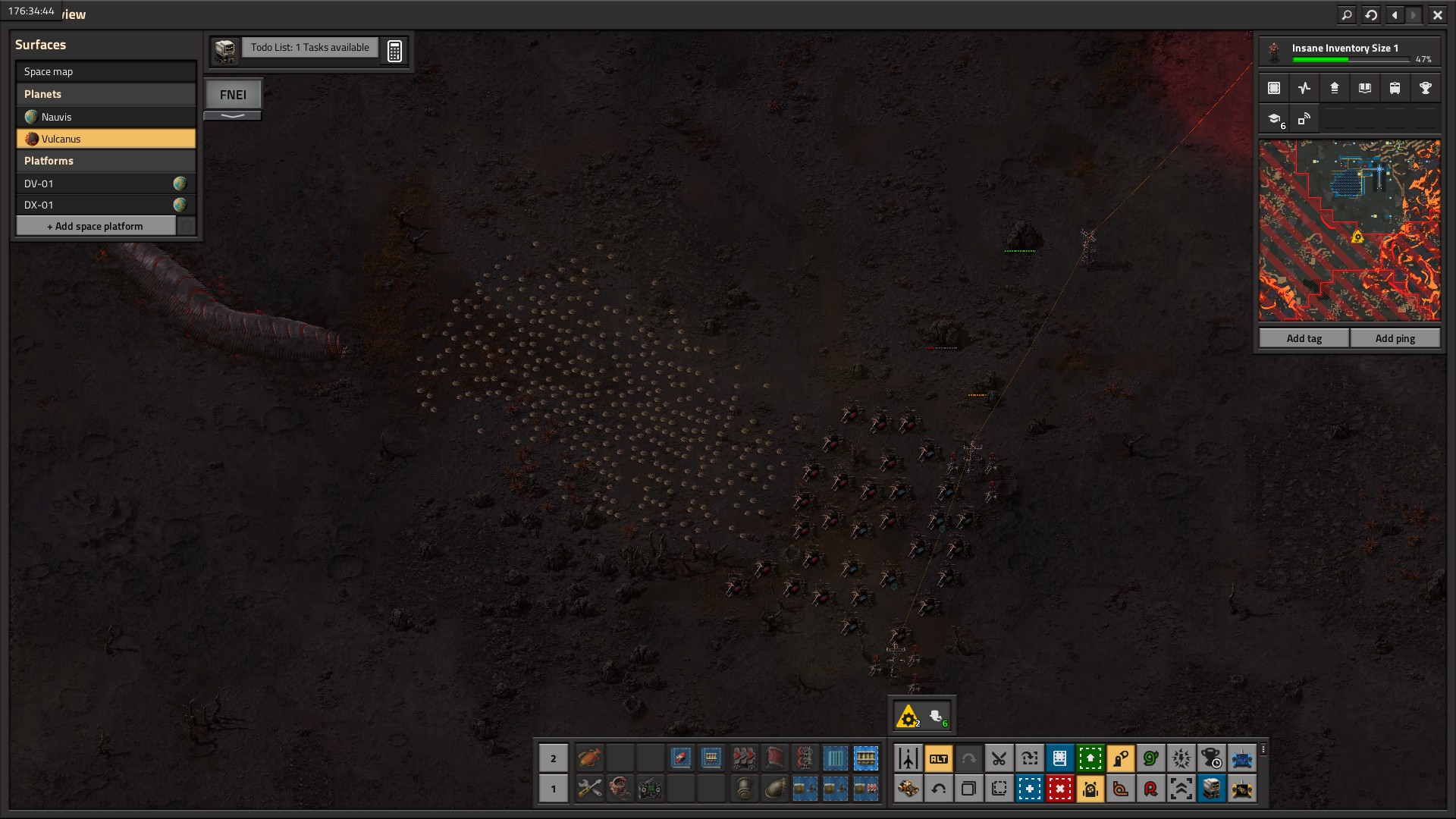Screen dimensions: 1456x819
Task: Select the fish slot in the hotbar
Action: 589,758
